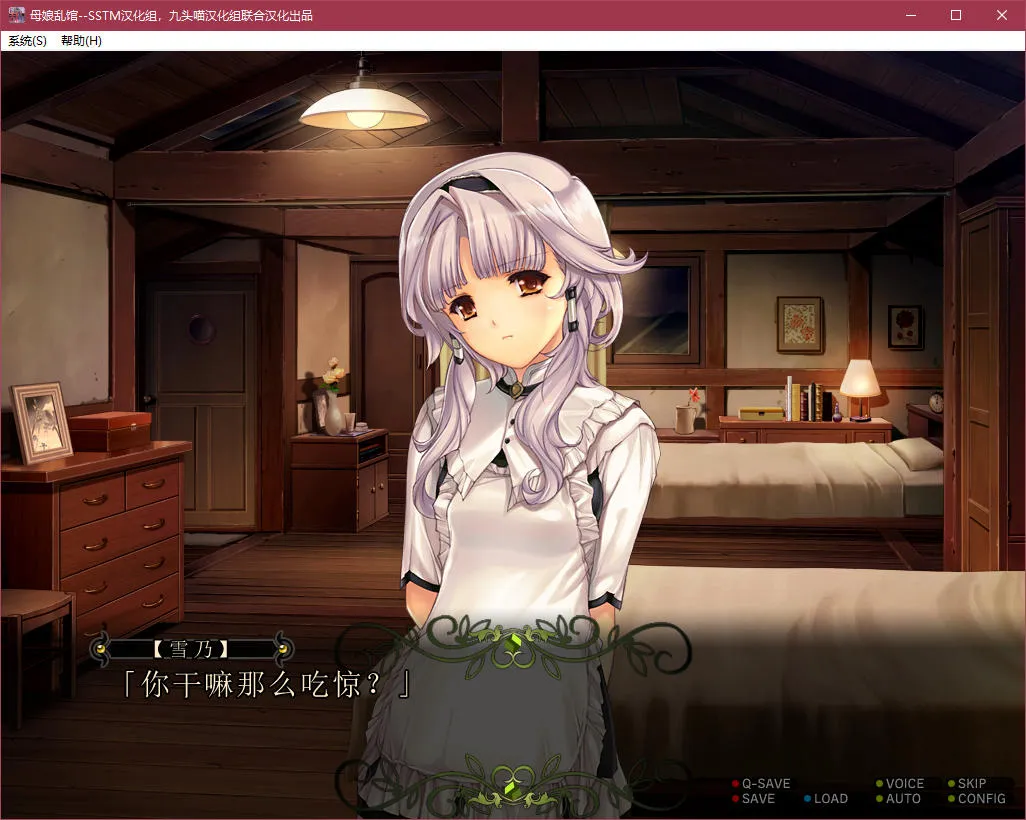
Task: Click the Q-SAVE quick save button
Action: [x=765, y=784]
